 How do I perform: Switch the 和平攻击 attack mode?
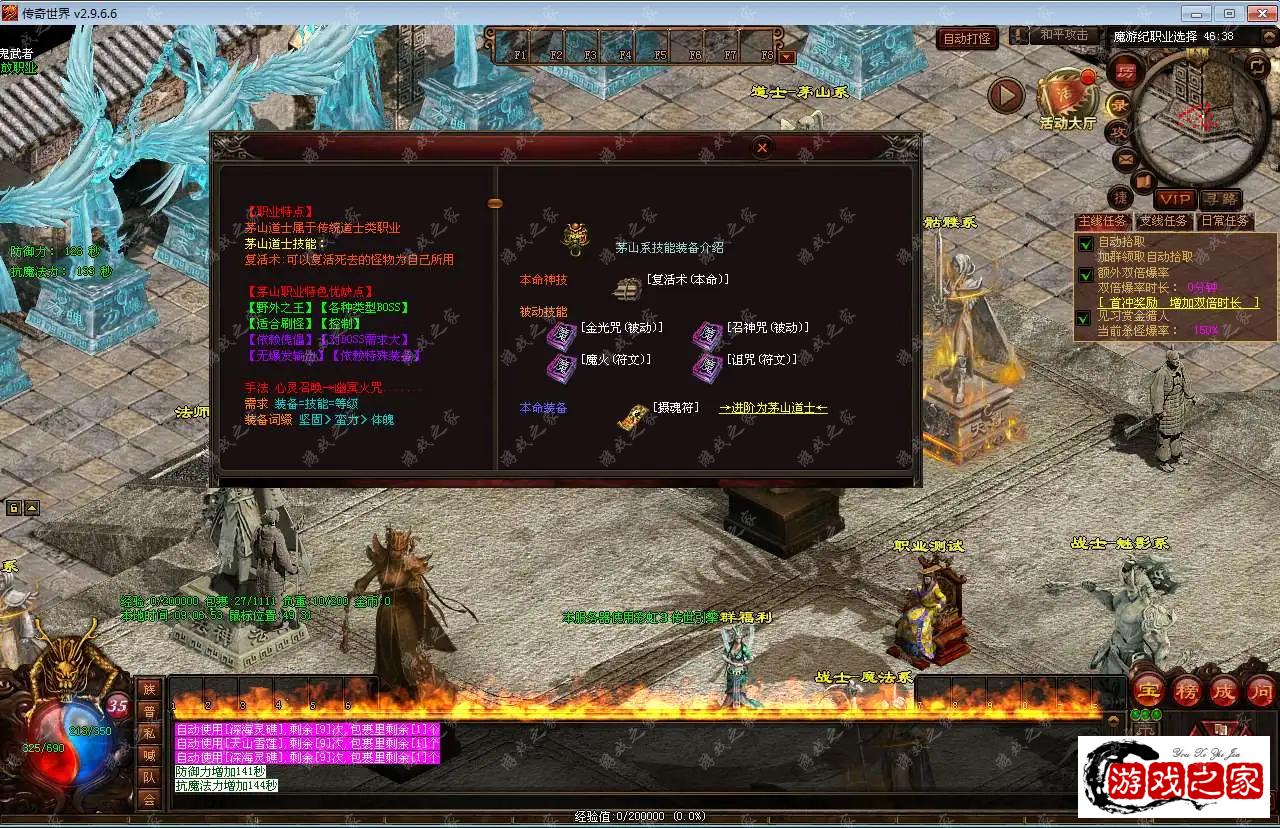(x=1063, y=35)
